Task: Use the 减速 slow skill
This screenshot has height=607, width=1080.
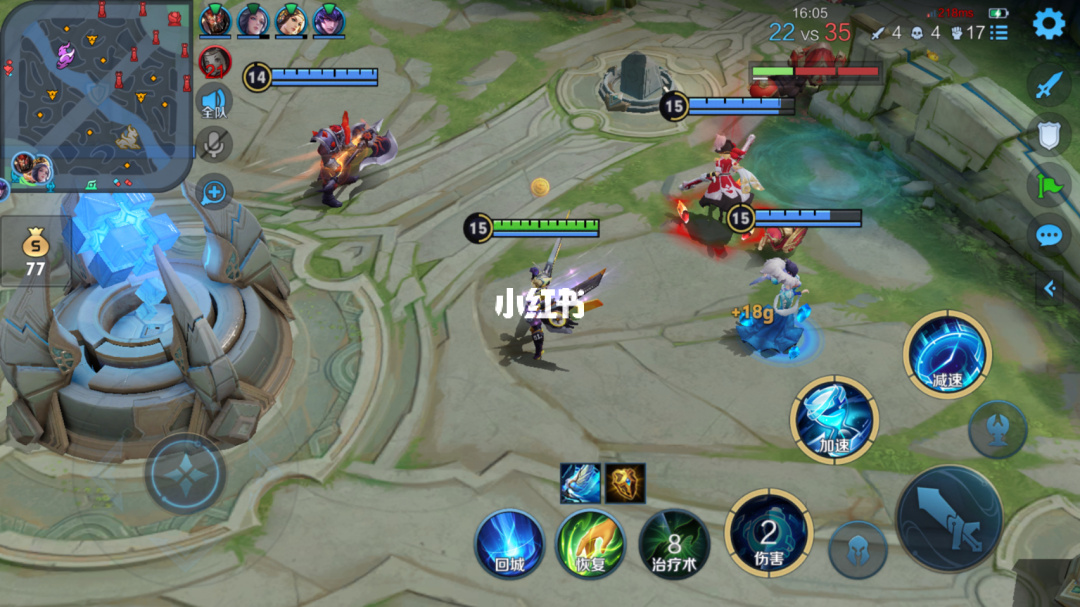Action: click(x=946, y=355)
